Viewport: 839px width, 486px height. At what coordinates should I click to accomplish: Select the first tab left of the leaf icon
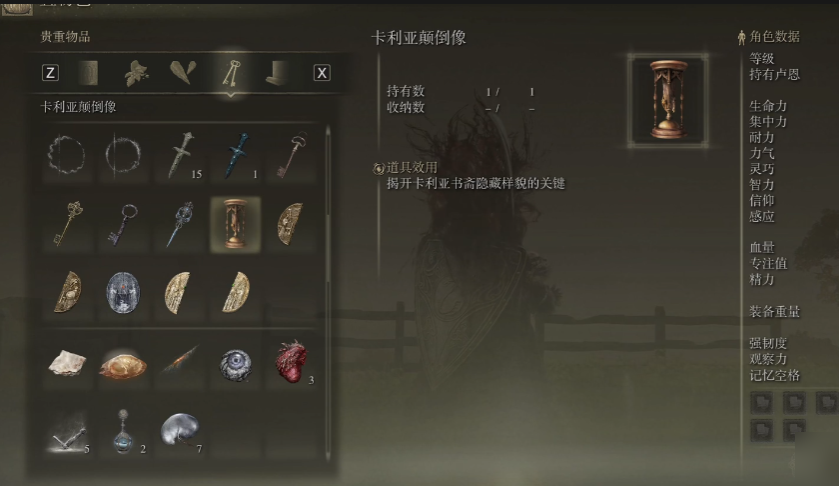[x=88, y=72]
